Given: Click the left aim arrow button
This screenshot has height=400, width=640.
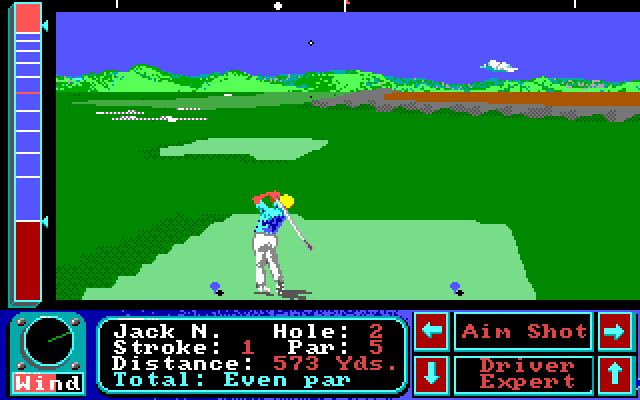Looking at the screenshot, I should (x=431, y=331).
